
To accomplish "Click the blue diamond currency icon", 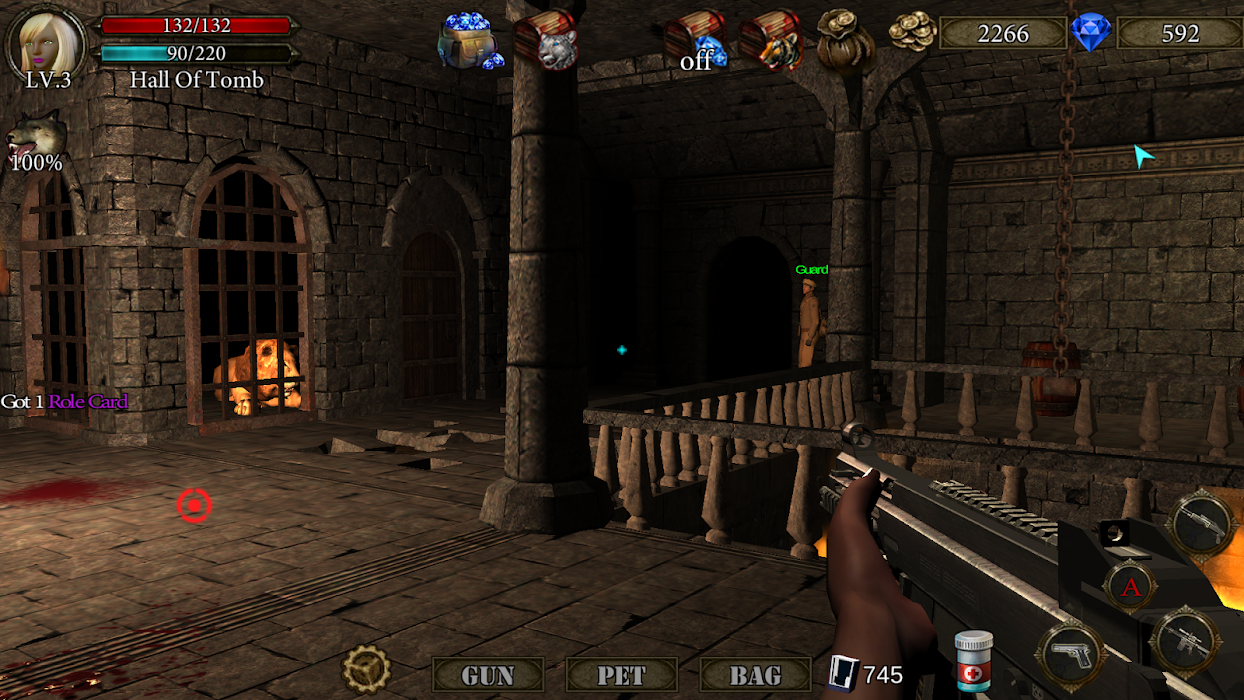I will pos(1091,33).
